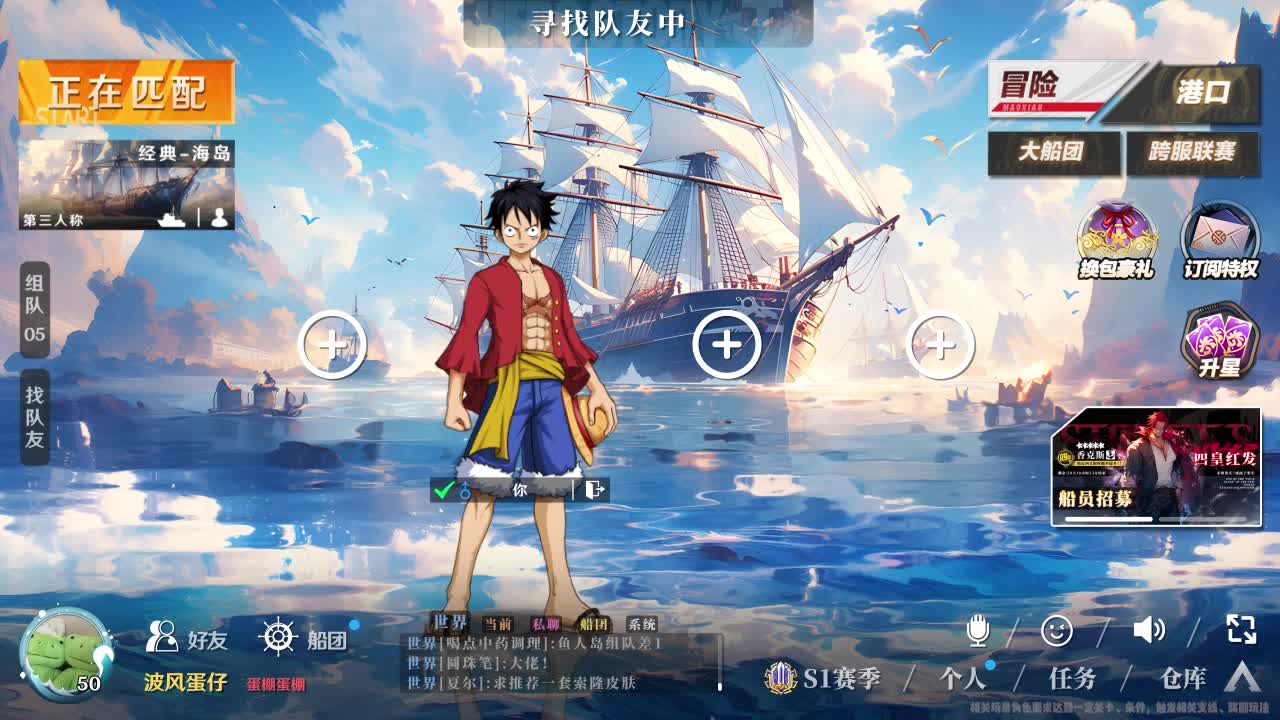This screenshot has height=720, width=1280.
Task: Open the 冒险 adventure tab
Action: tap(1055, 90)
